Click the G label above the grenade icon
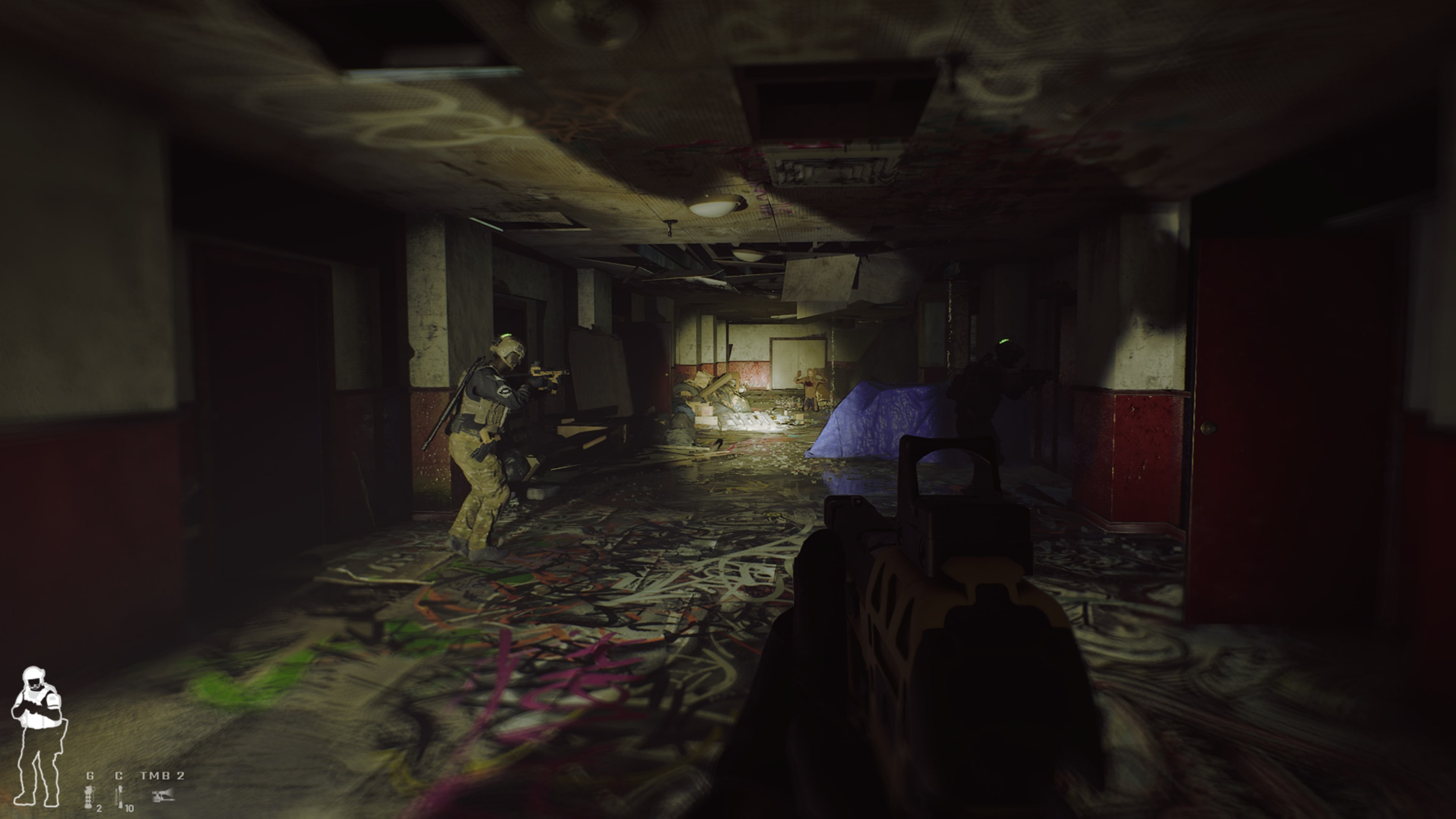 [90, 776]
